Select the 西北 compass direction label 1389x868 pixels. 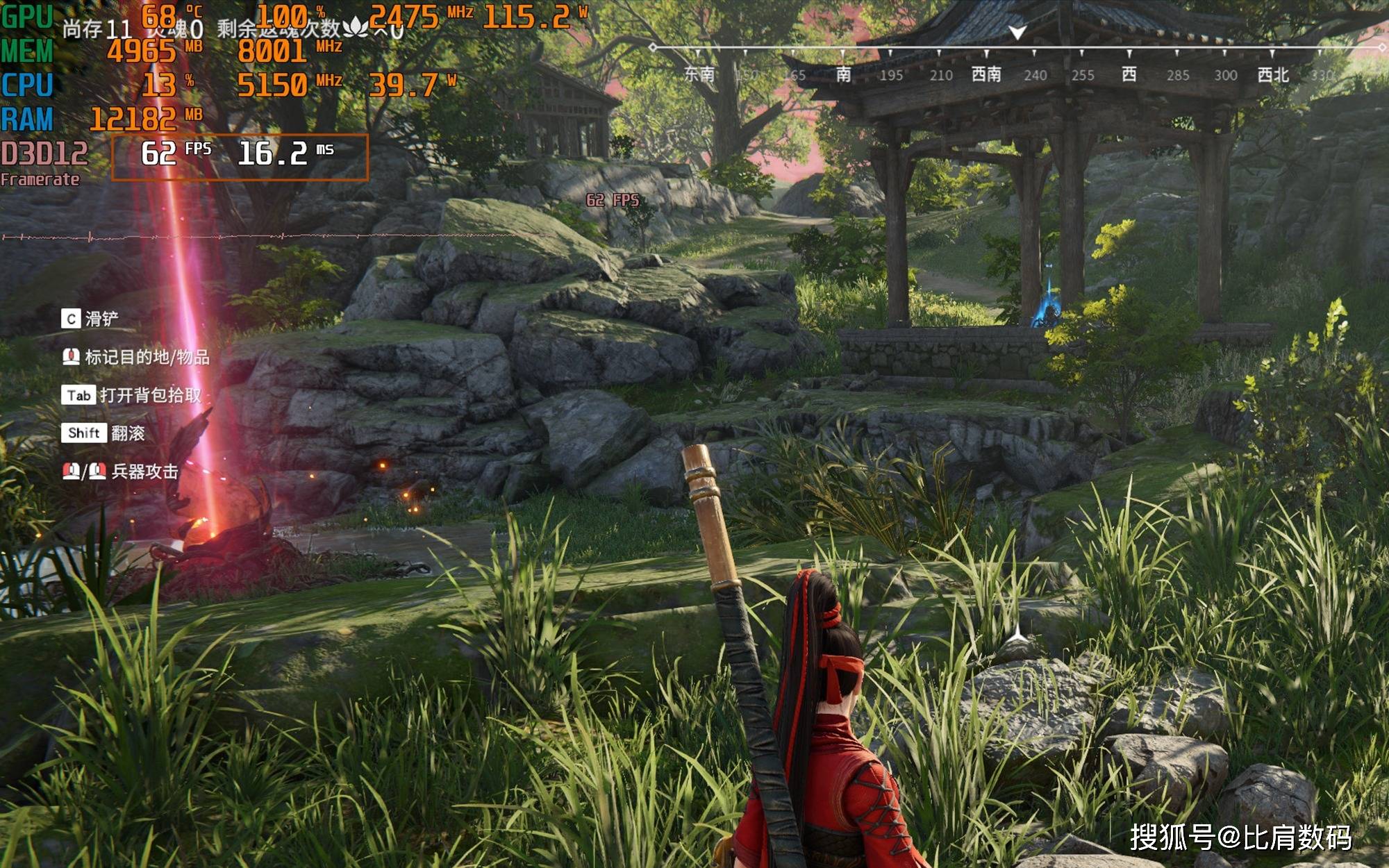coord(1273,75)
